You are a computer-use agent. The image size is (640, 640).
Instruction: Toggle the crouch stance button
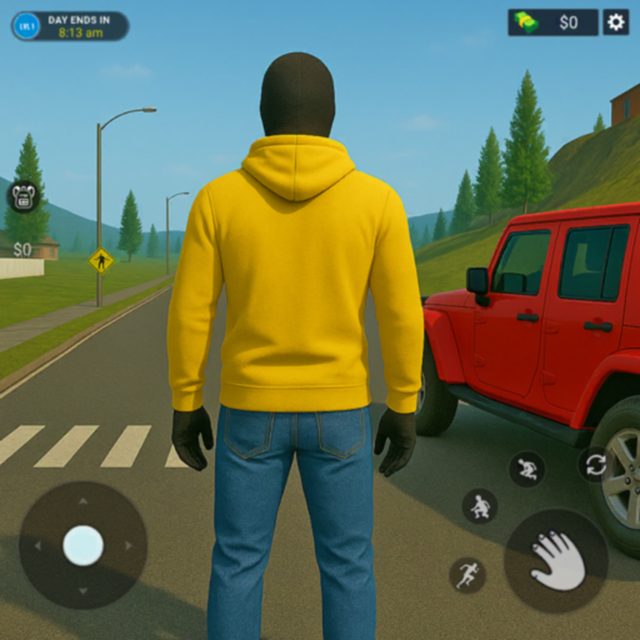click(x=480, y=506)
